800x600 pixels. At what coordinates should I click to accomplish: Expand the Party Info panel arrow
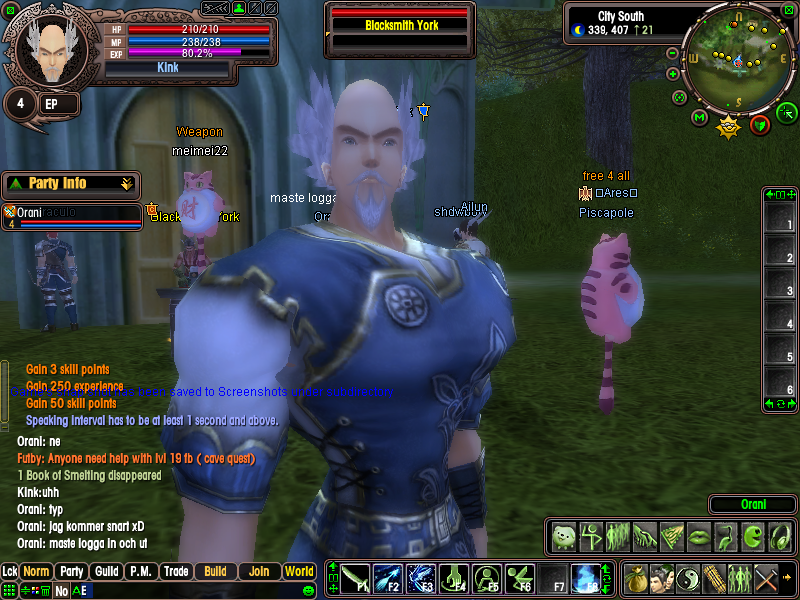pos(126,184)
